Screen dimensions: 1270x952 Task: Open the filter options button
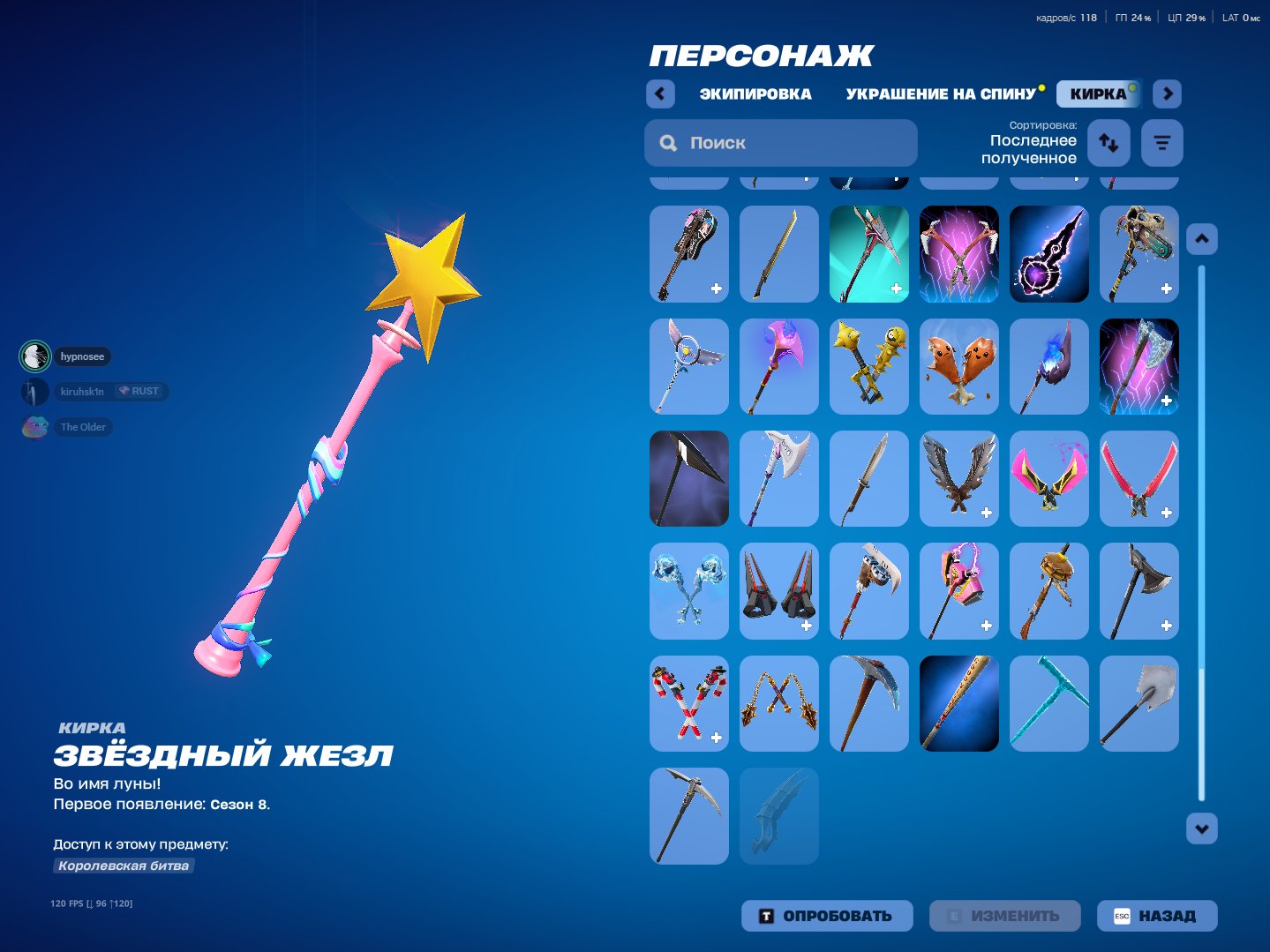click(1161, 143)
